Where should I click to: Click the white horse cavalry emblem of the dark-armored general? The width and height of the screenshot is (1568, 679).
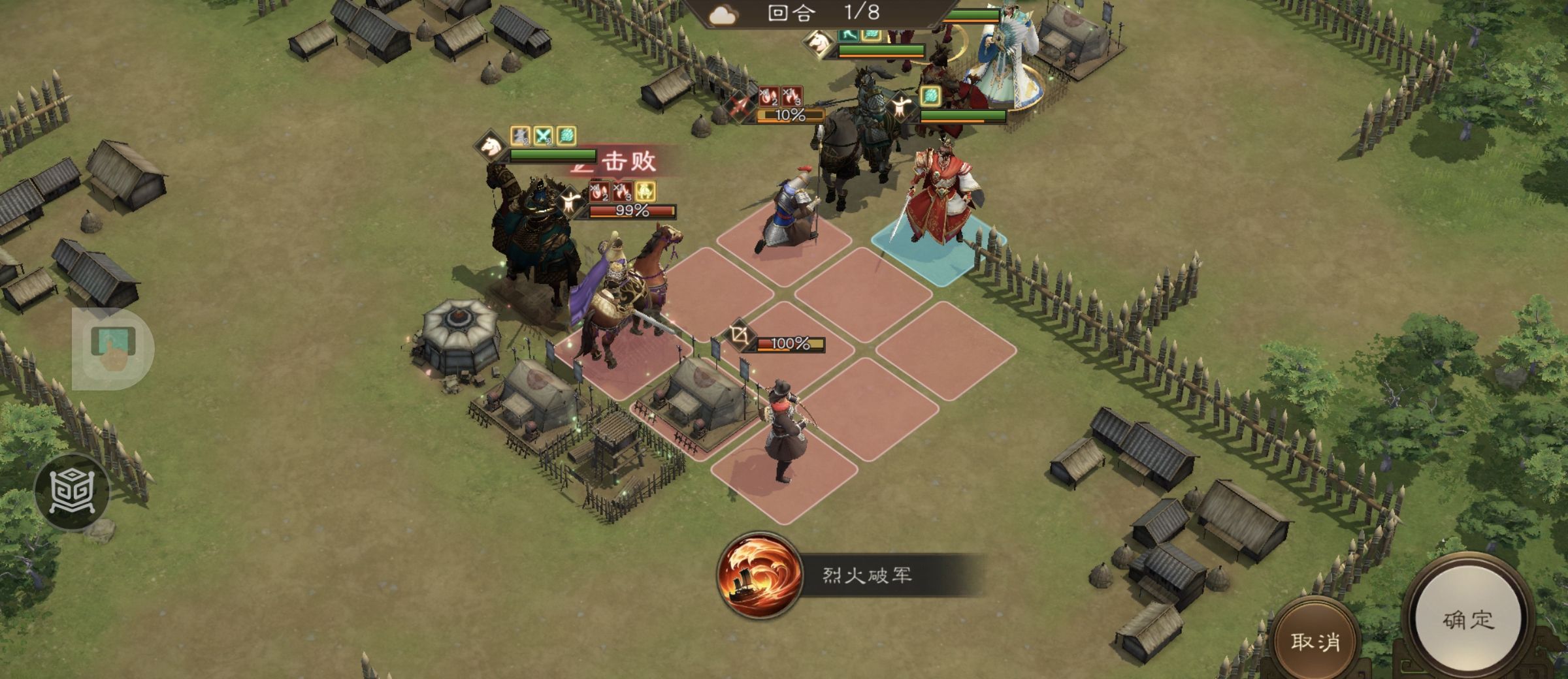click(x=491, y=146)
